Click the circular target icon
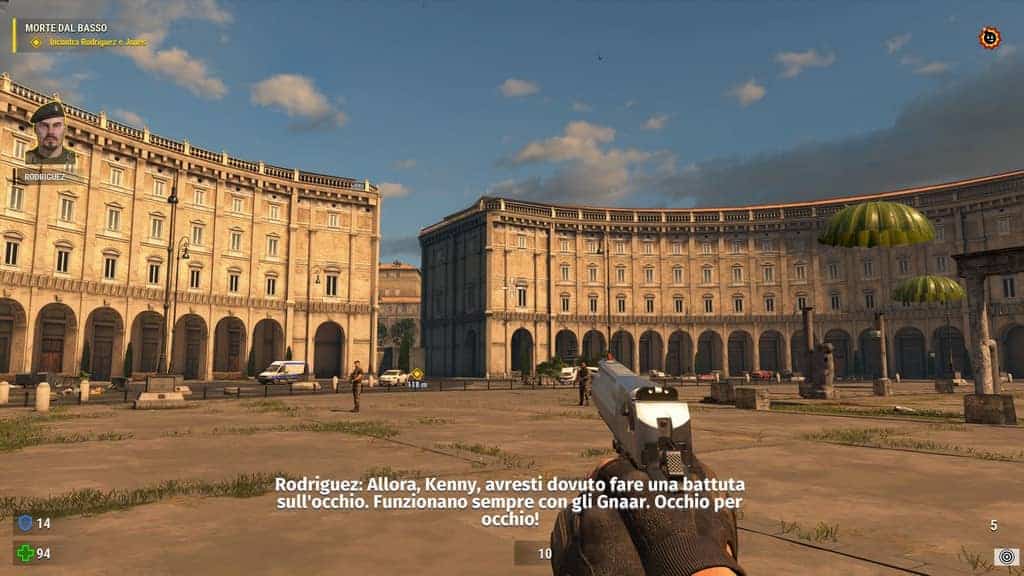The image size is (1024, 576). 1005,556
